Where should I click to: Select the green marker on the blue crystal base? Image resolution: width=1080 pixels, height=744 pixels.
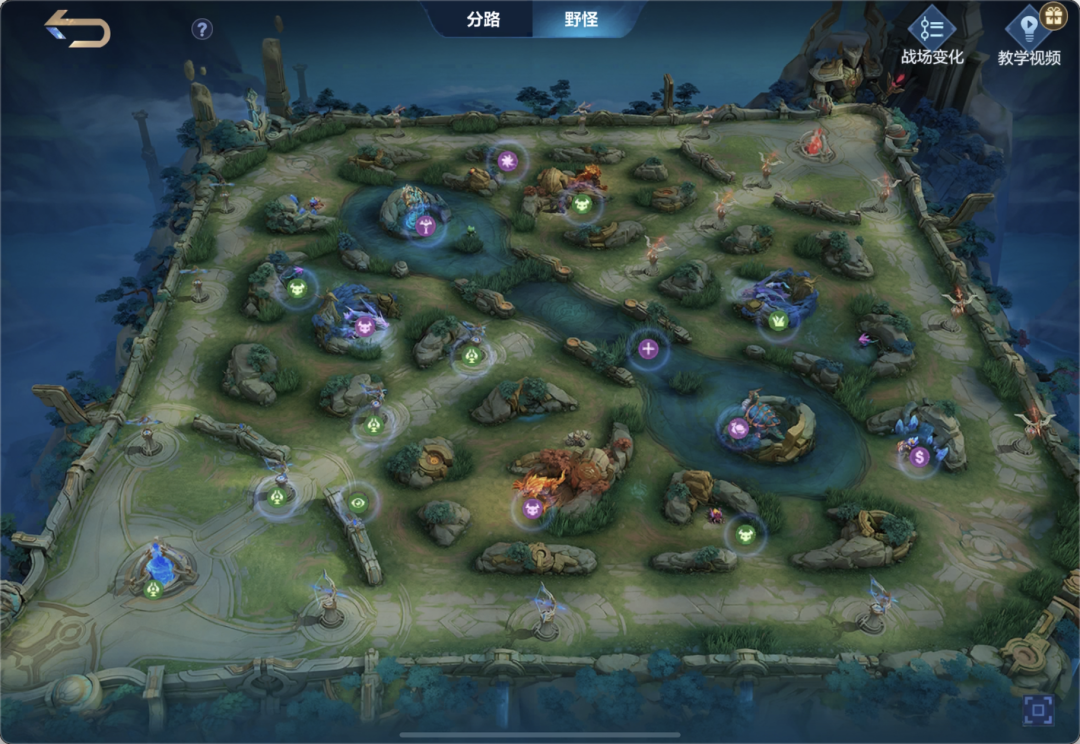tap(153, 589)
